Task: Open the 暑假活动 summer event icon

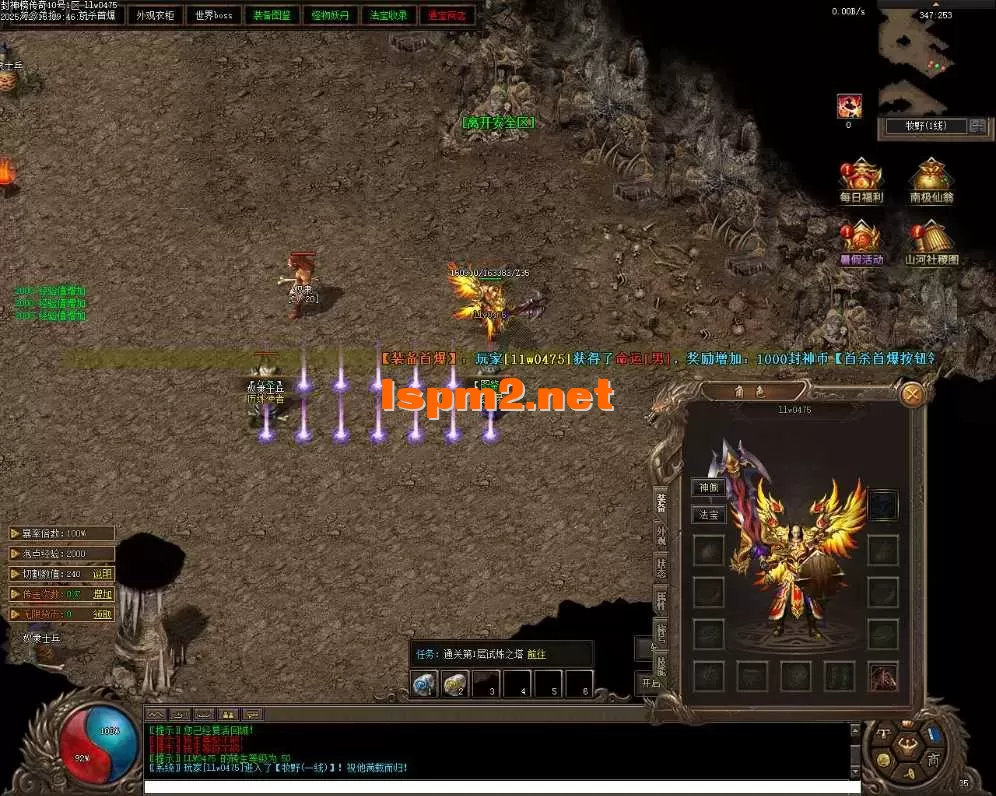Action: [861, 240]
